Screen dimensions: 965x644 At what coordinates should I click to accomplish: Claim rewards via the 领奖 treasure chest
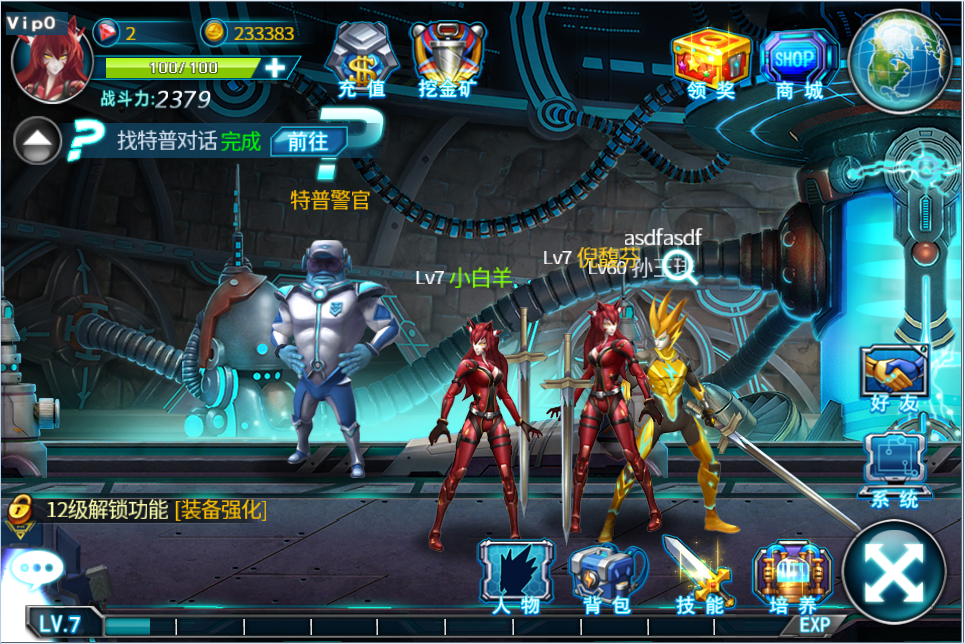click(x=711, y=60)
